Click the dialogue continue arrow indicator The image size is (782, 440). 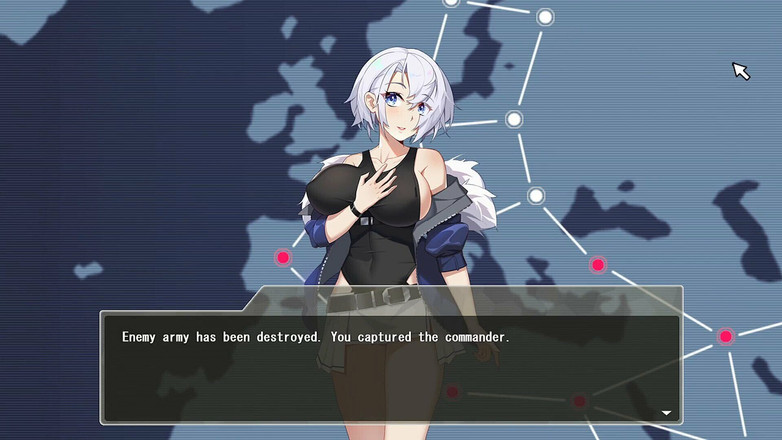coord(666,412)
